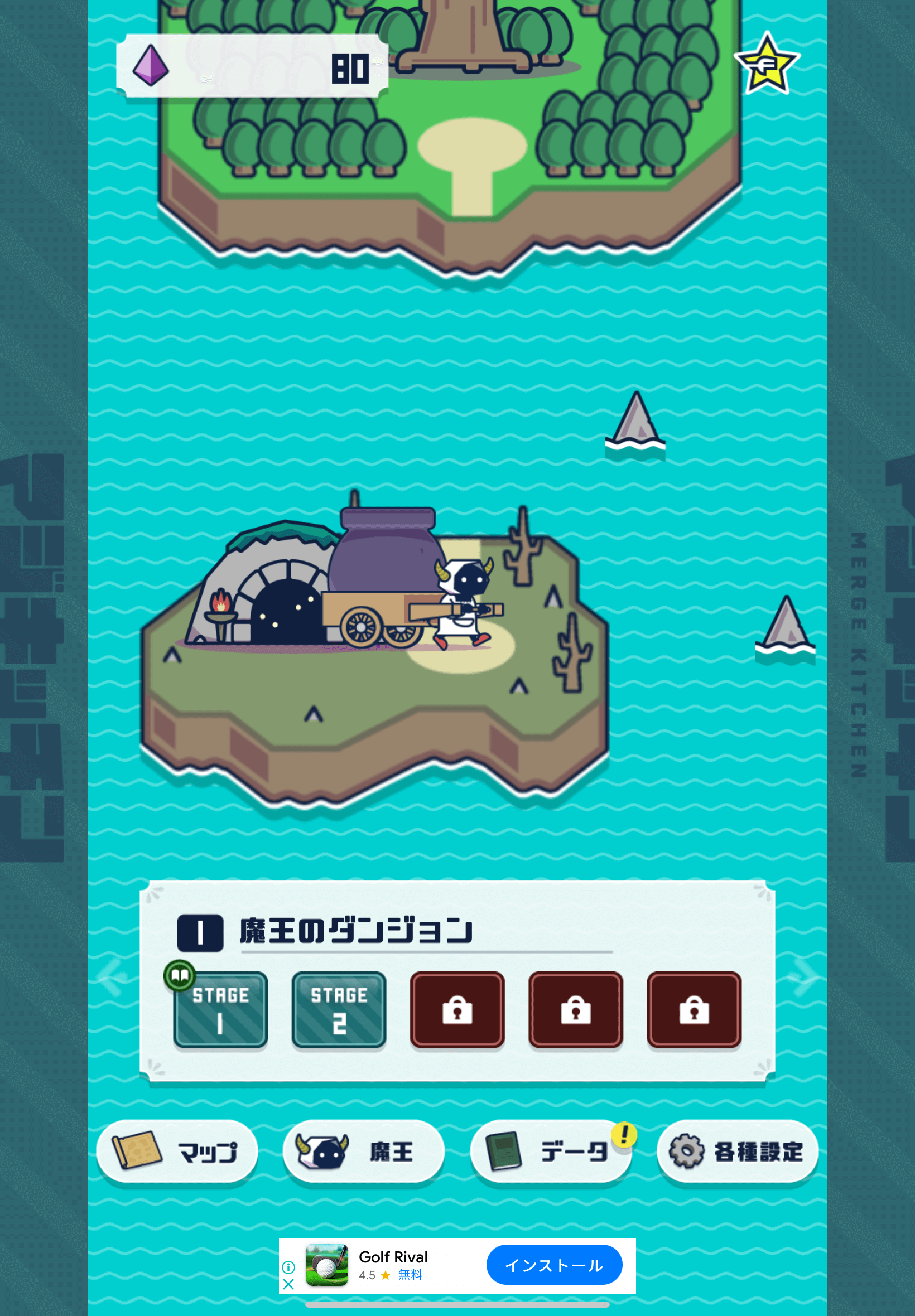Select Stage 1 of 魔王のダンジョン
915x1316 pixels.
click(x=220, y=1009)
